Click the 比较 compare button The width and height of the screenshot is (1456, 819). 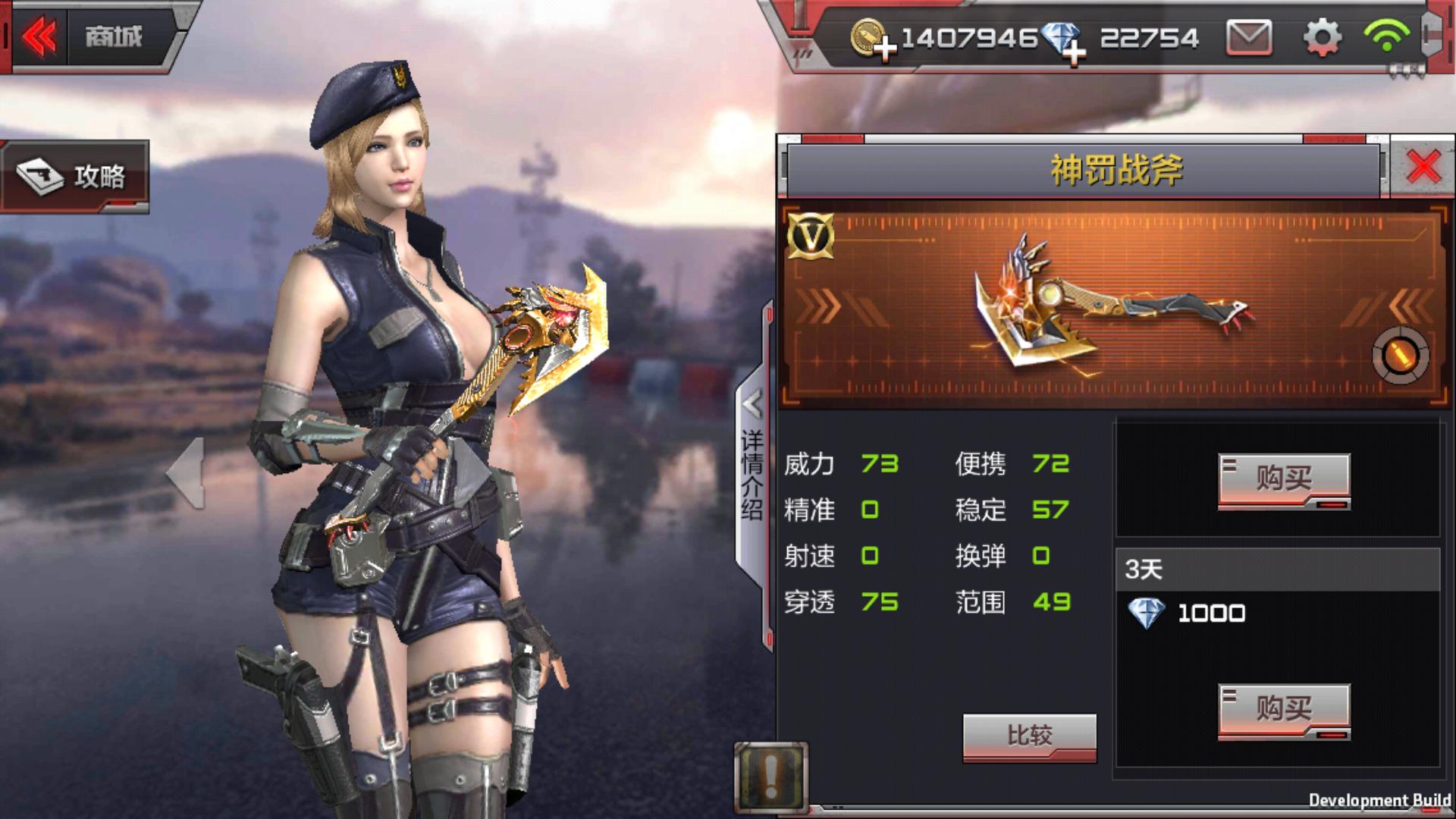[1029, 736]
